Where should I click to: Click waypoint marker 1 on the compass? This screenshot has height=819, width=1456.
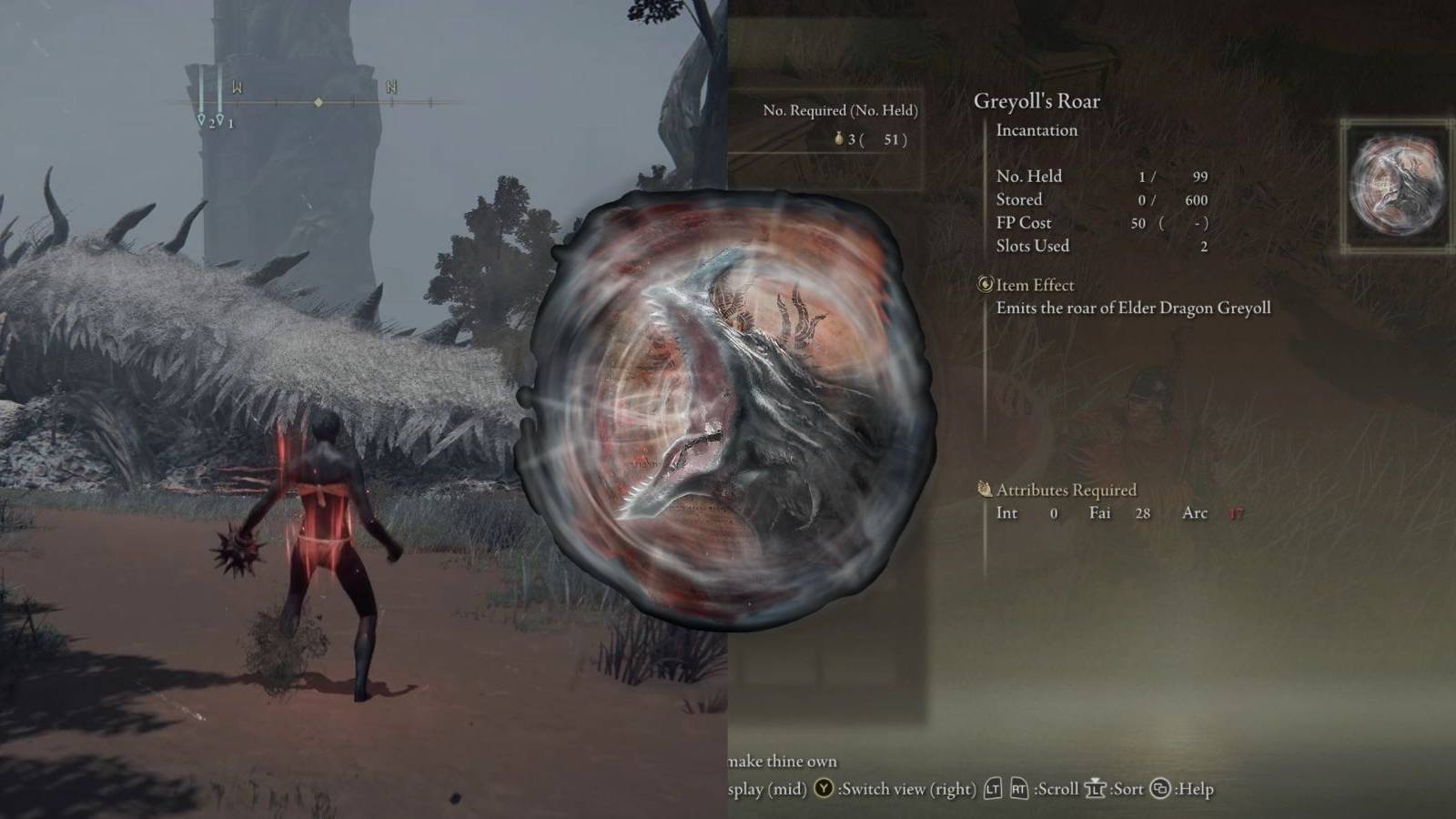[220, 118]
